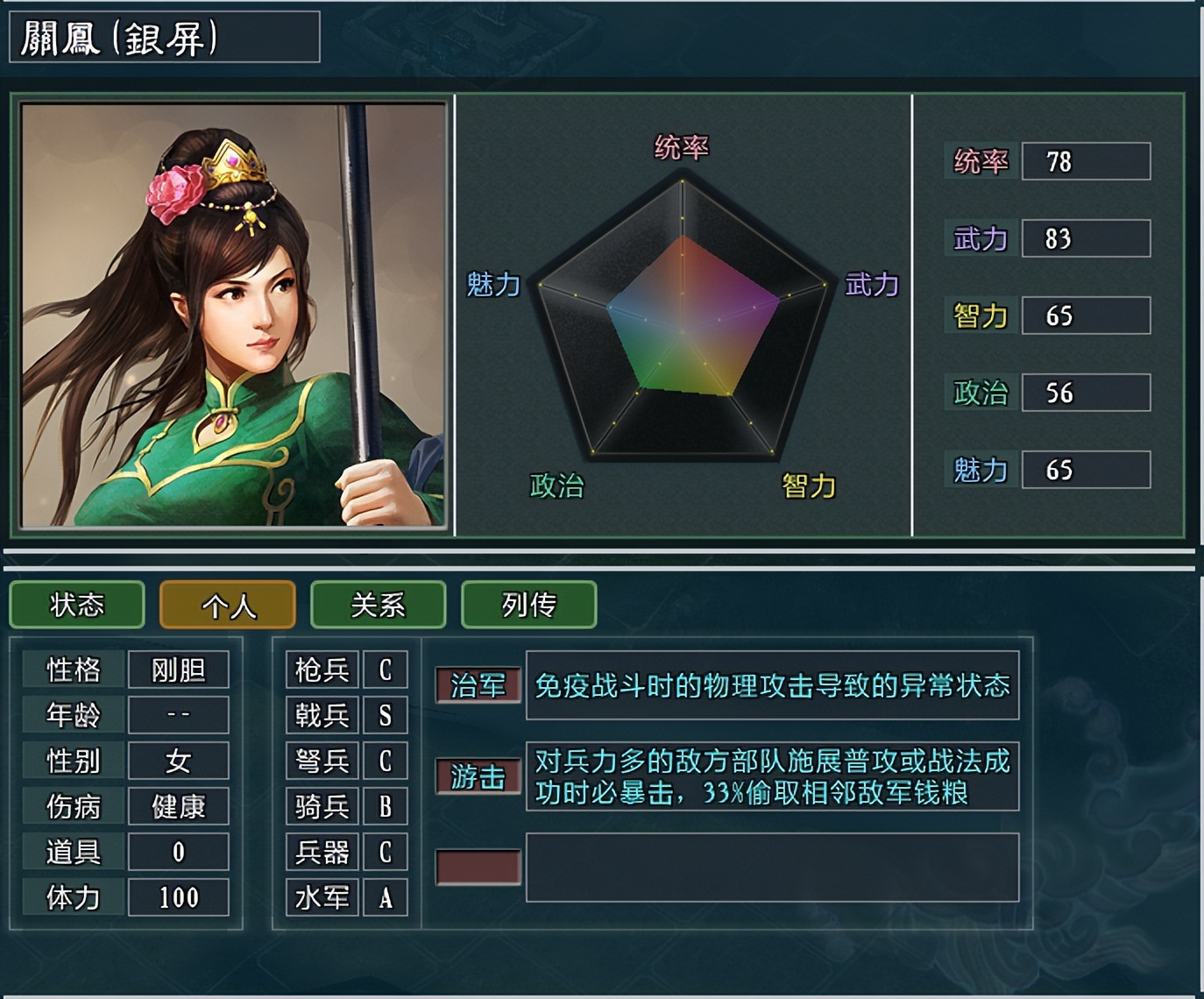
Task: Click the 兵器 C grade box
Action: 386,852
